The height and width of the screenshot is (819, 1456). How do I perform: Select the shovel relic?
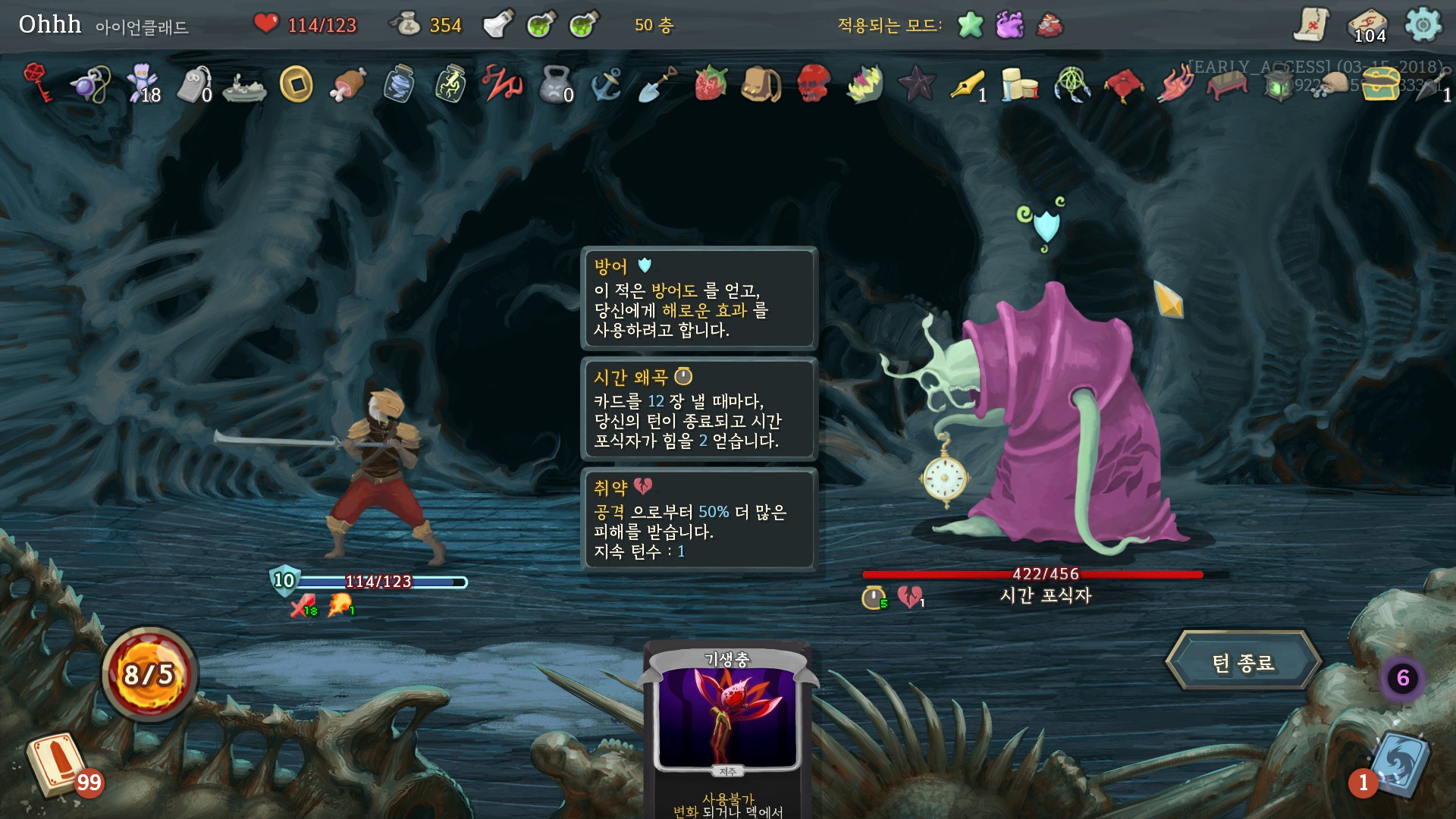[657, 83]
